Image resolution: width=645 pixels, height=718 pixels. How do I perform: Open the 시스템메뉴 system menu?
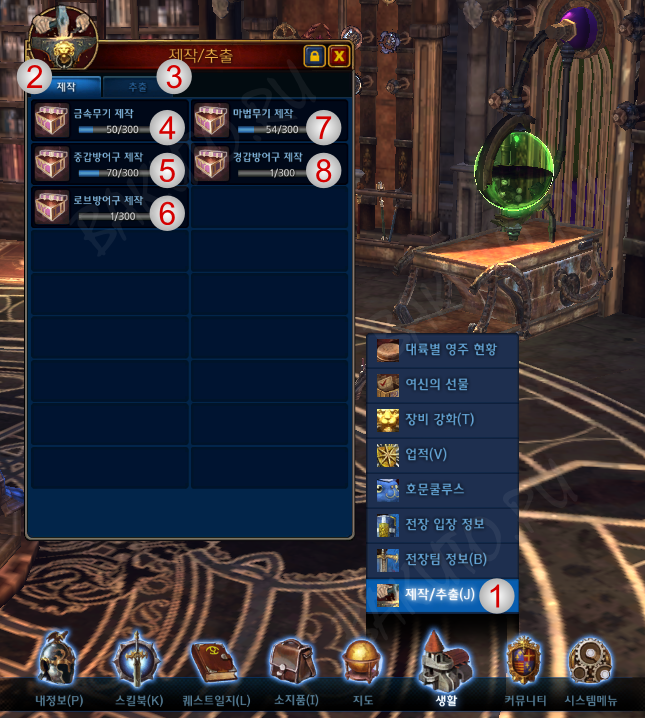tap(591, 668)
